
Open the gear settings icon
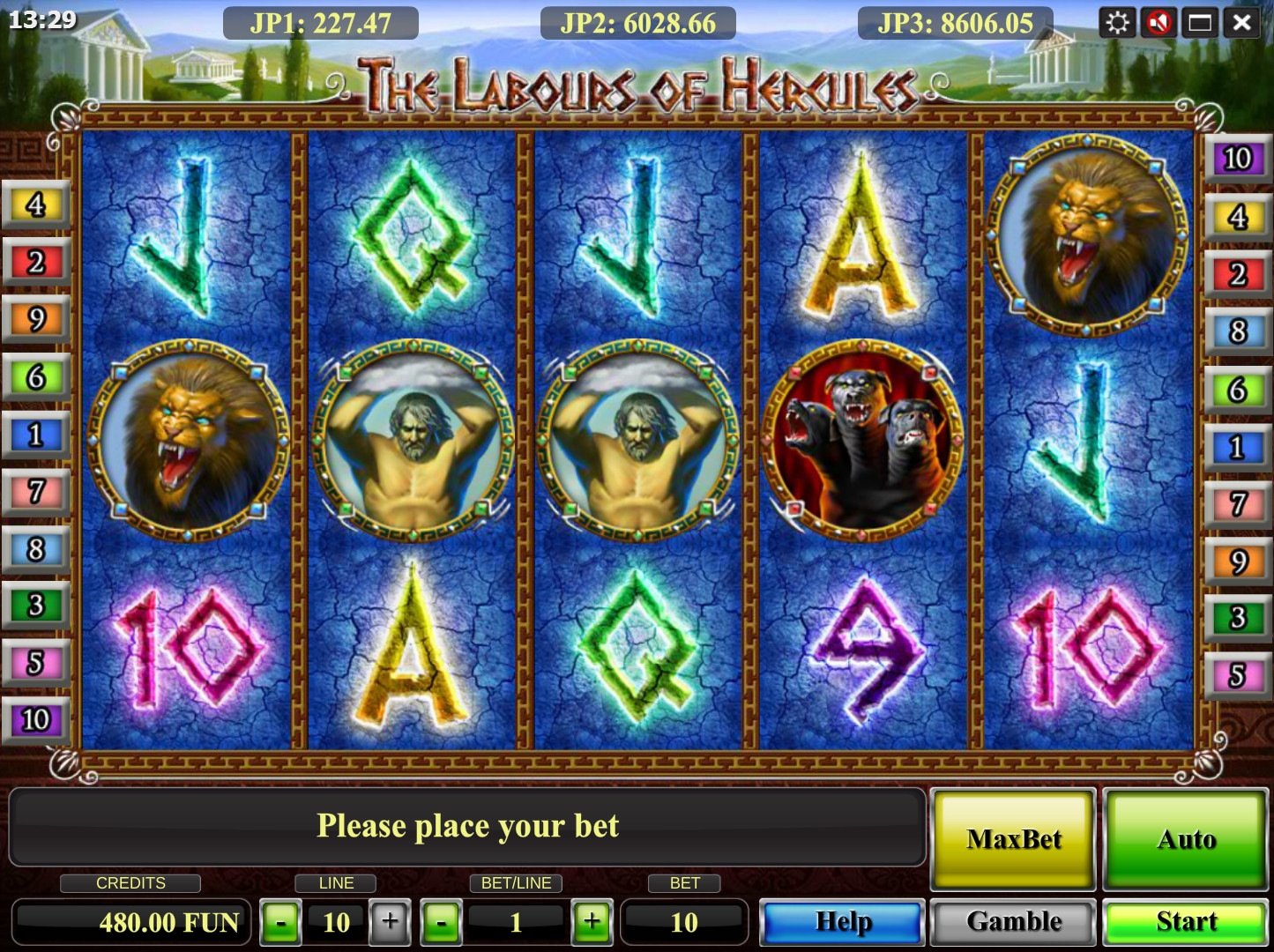[1117, 22]
